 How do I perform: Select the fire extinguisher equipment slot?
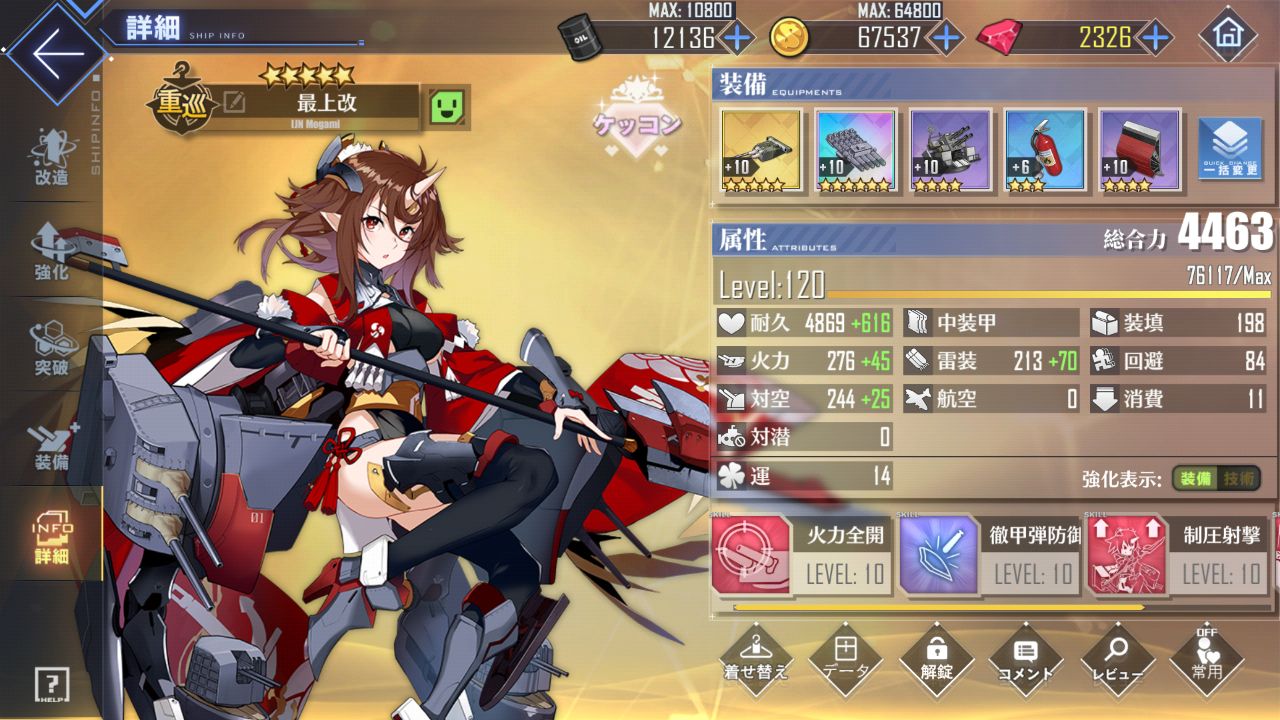pyautogui.click(x=1044, y=150)
